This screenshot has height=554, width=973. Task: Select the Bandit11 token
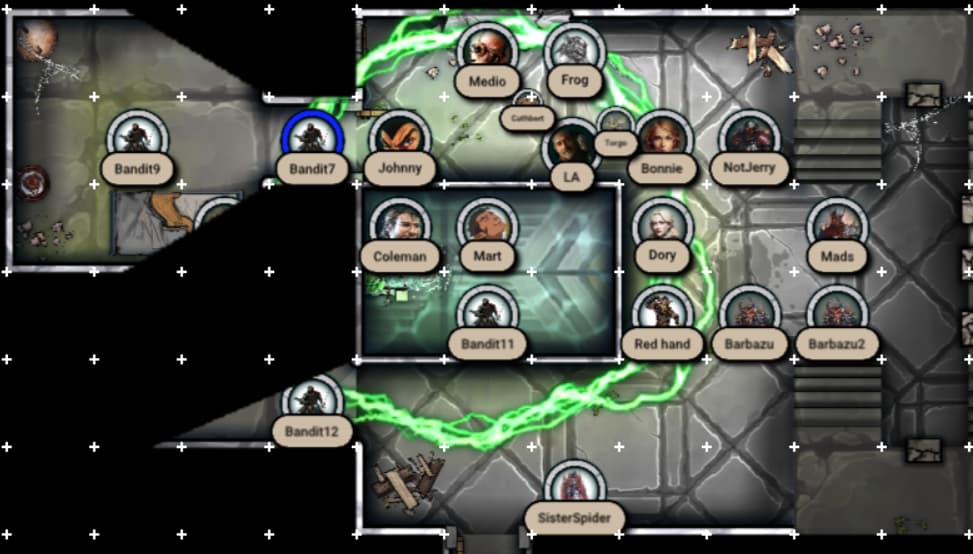(x=487, y=314)
